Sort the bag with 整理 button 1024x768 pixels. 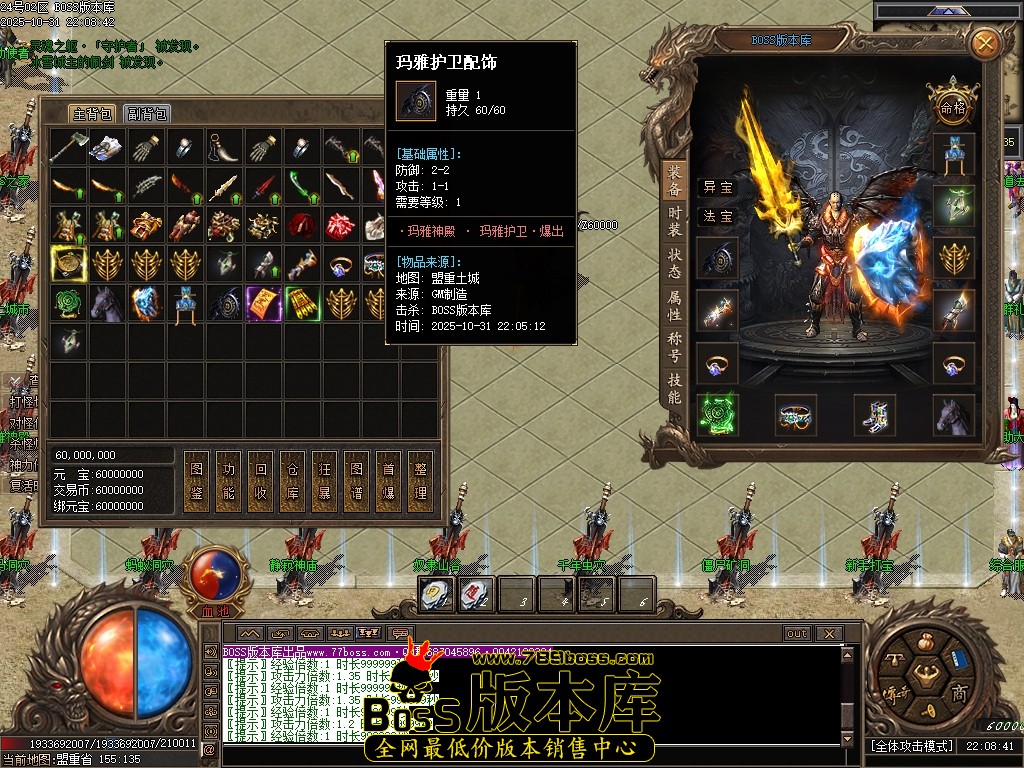tap(421, 481)
